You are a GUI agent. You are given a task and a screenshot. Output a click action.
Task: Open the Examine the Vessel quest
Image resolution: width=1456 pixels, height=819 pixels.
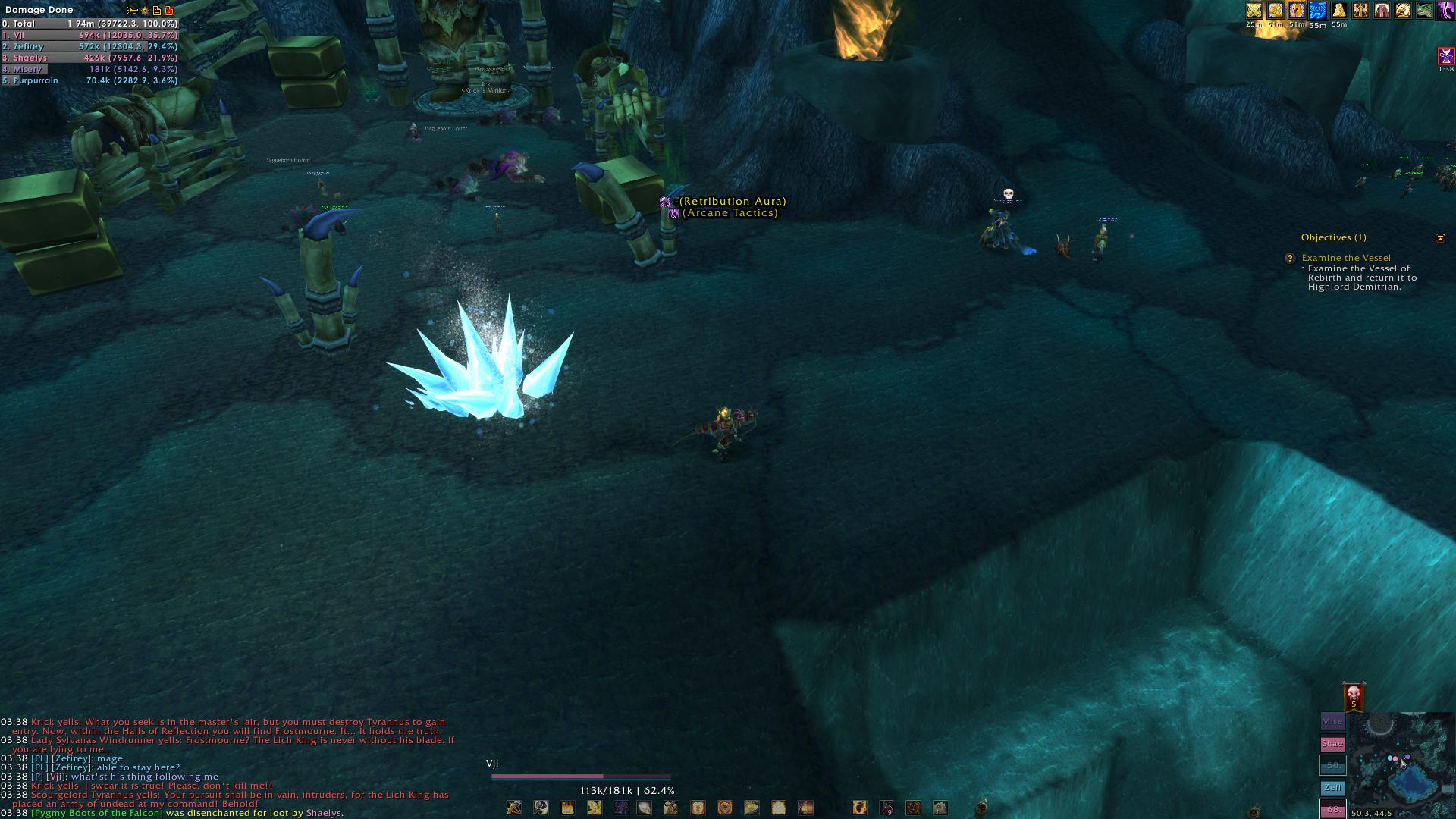(1346, 258)
